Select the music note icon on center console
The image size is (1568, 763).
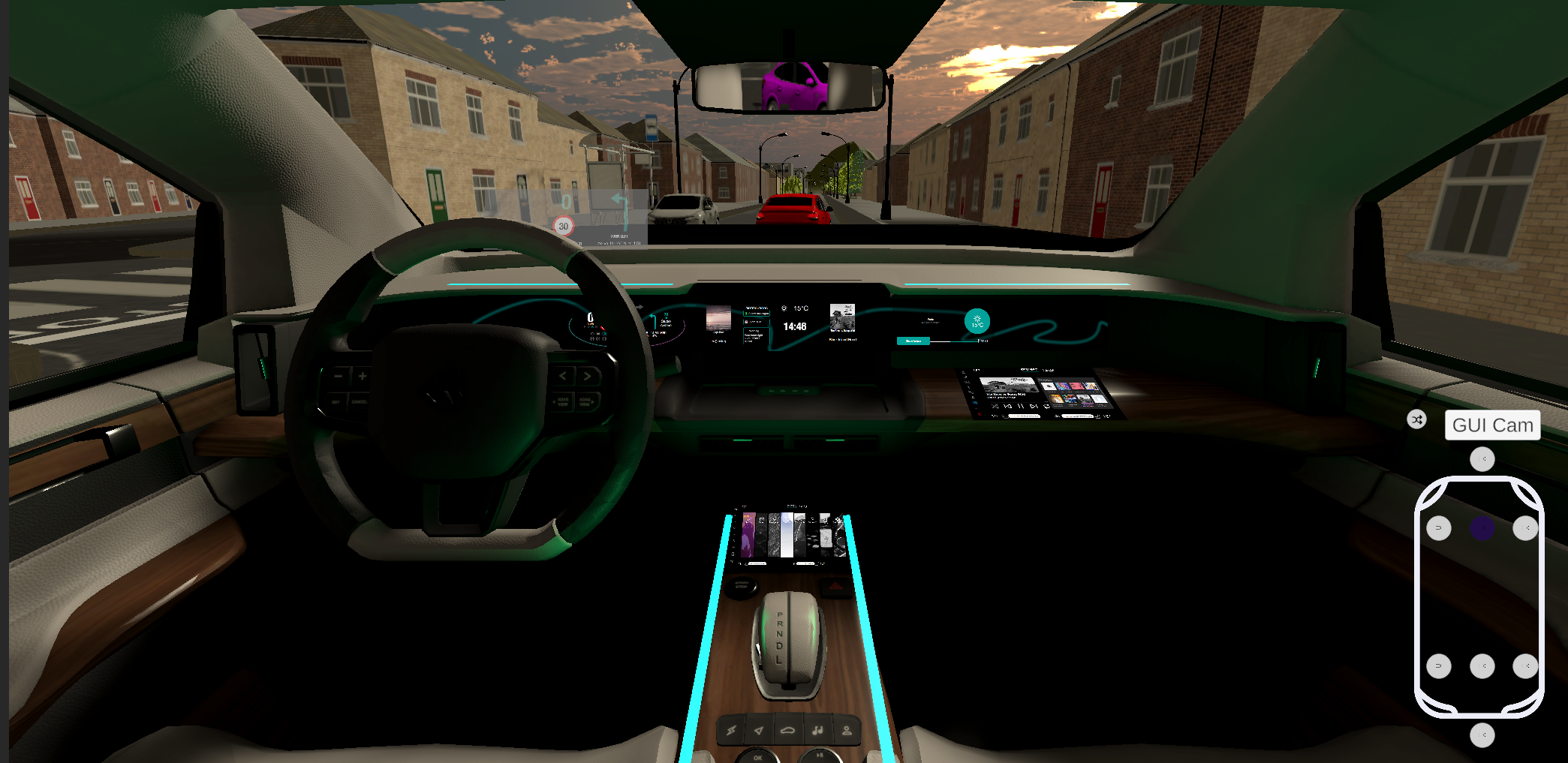click(x=817, y=729)
